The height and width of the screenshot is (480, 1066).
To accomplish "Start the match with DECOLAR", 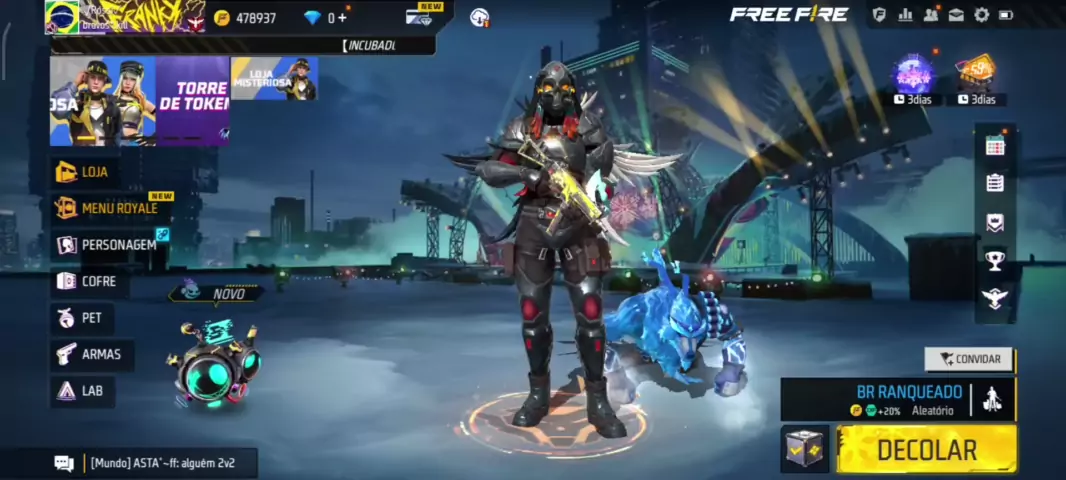I will tap(926, 449).
